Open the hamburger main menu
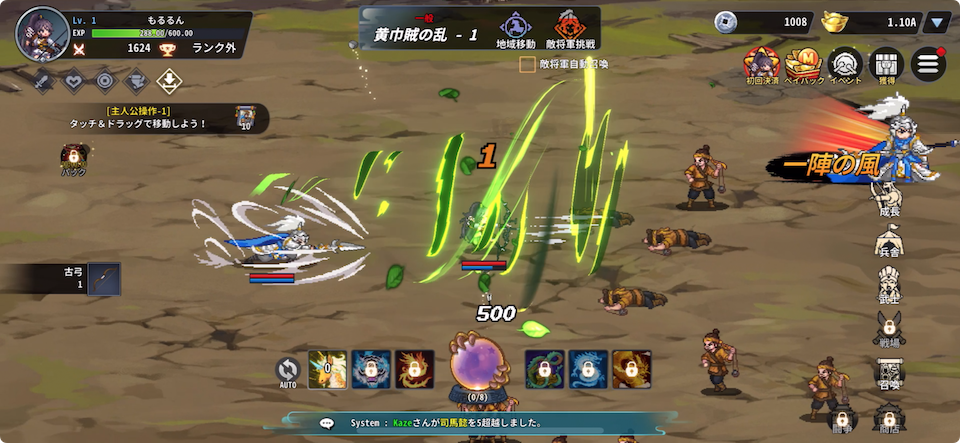Viewport: 960px width, 443px height. (x=927, y=64)
